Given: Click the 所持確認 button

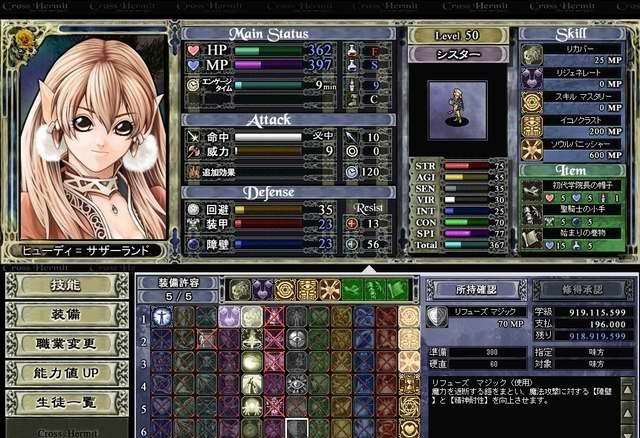Looking at the screenshot, I should click(477, 289).
